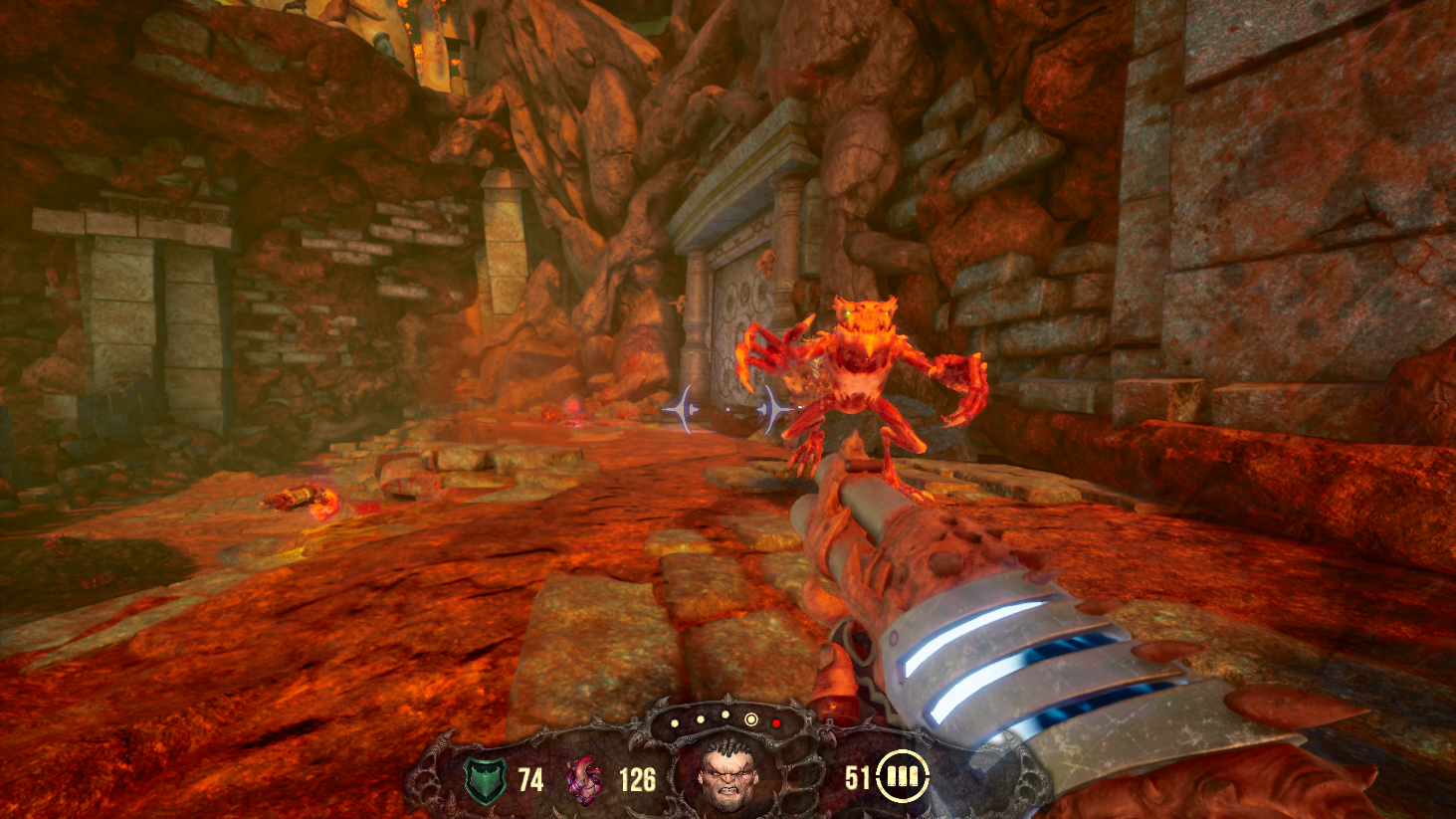
Task: Click the green armor shield icon
Action: coord(486,779)
